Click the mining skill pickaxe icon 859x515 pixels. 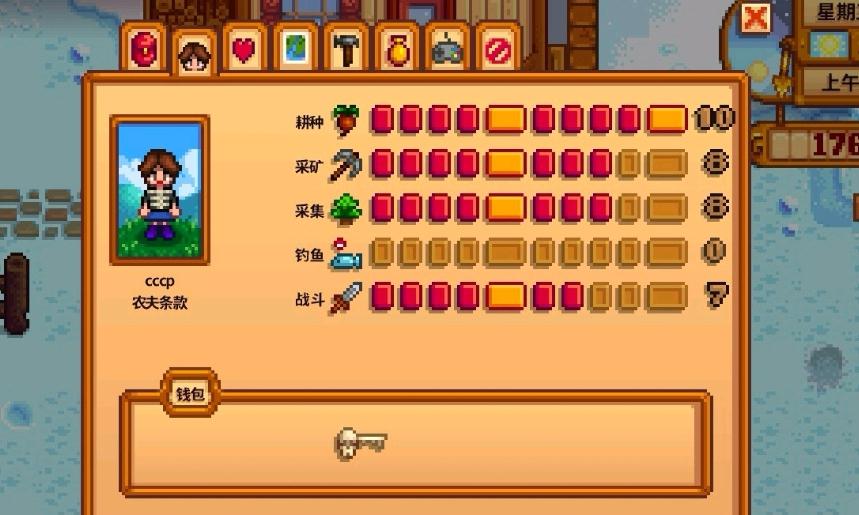(x=346, y=162)
